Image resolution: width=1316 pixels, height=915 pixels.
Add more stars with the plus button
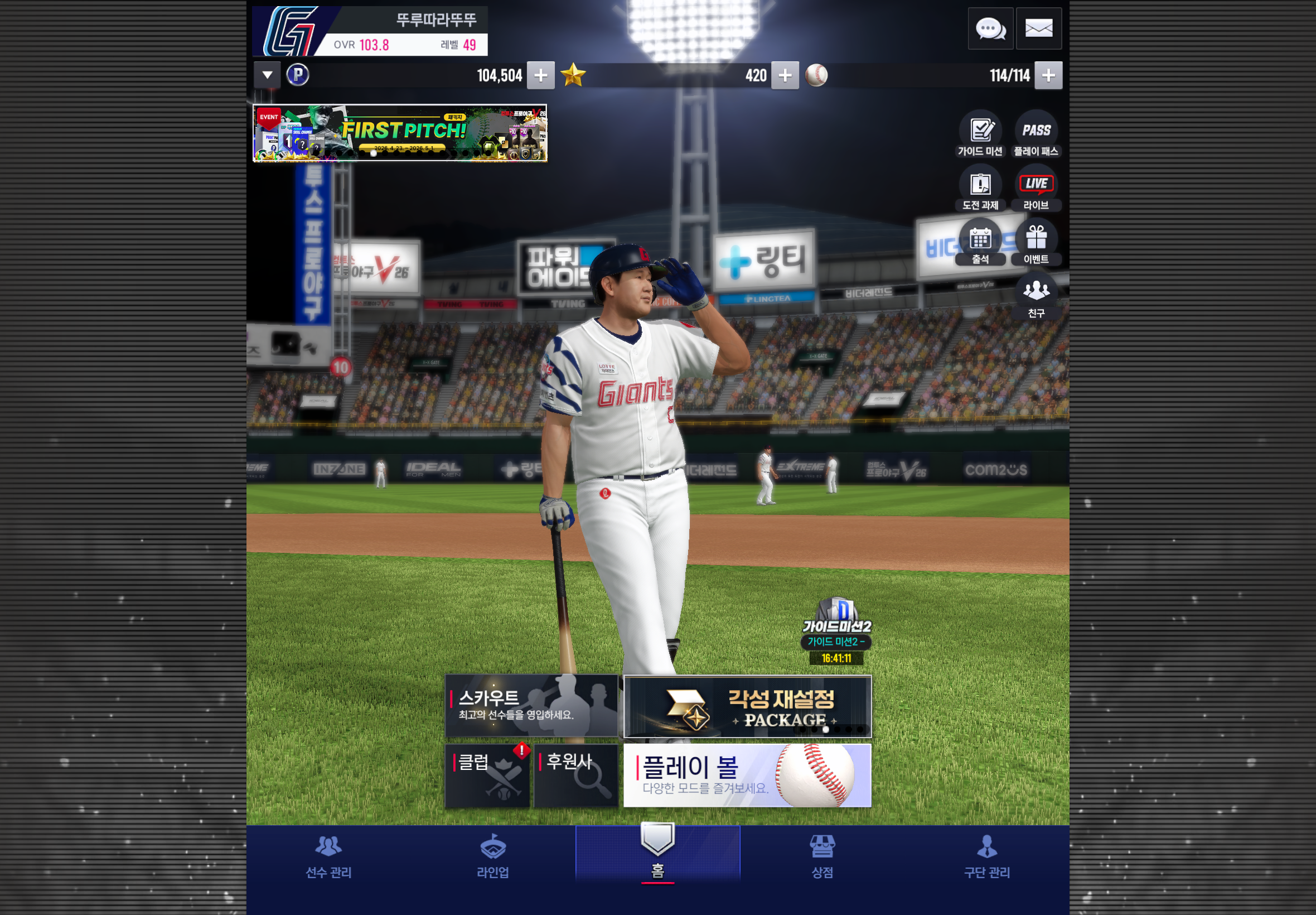click(x=785, y=76)
